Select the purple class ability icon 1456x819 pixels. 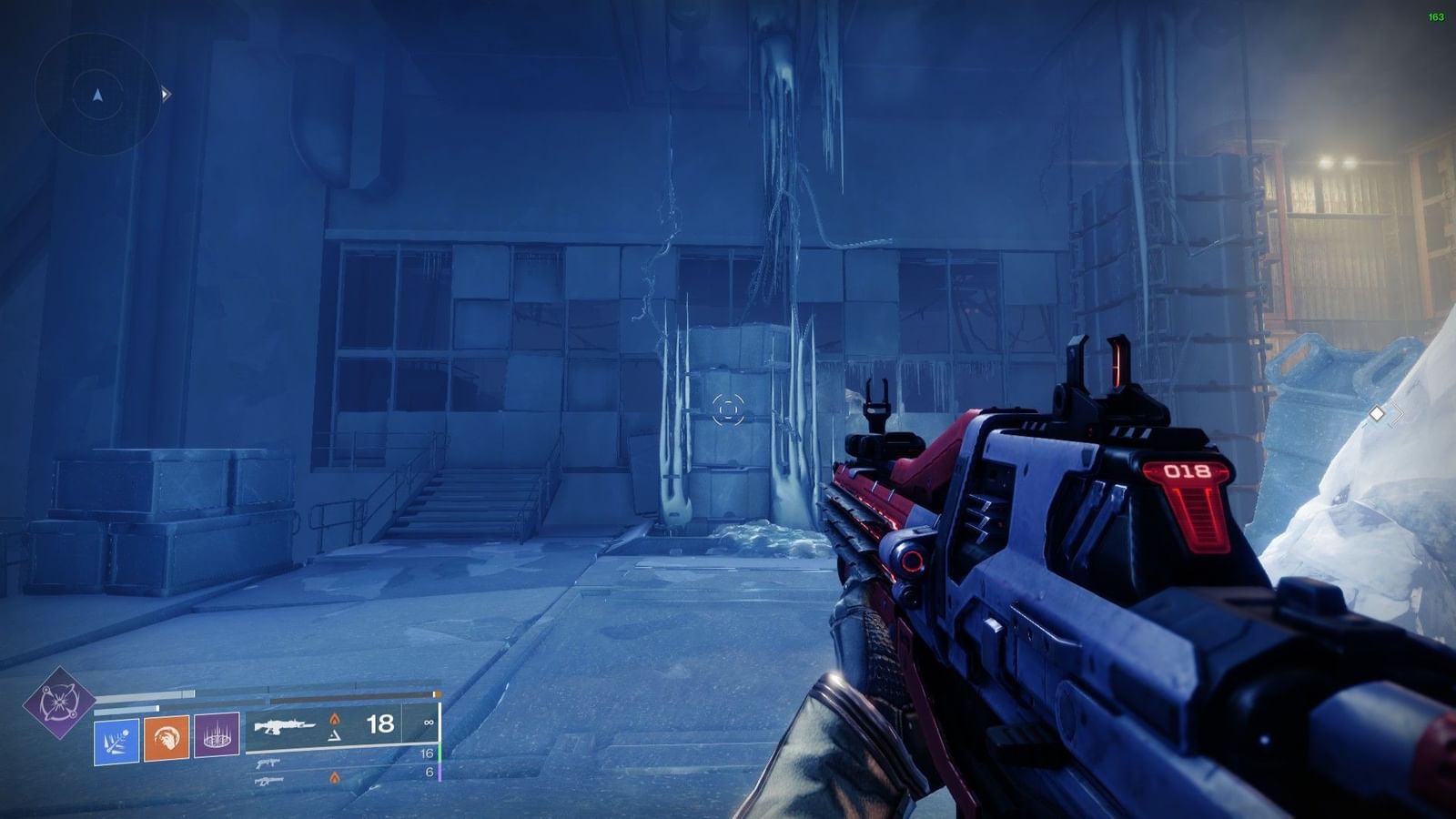coord(217,733)
